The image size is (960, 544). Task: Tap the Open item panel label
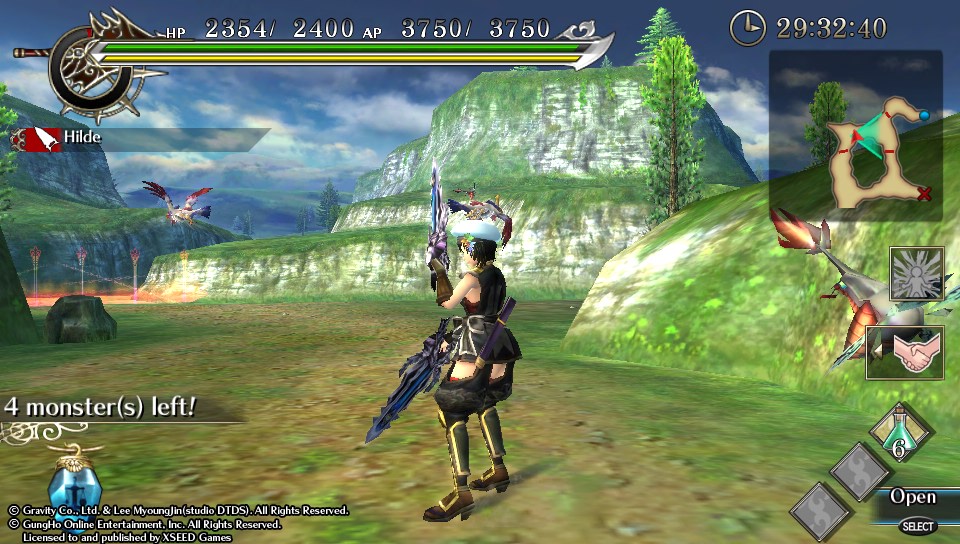pos(913,497)
